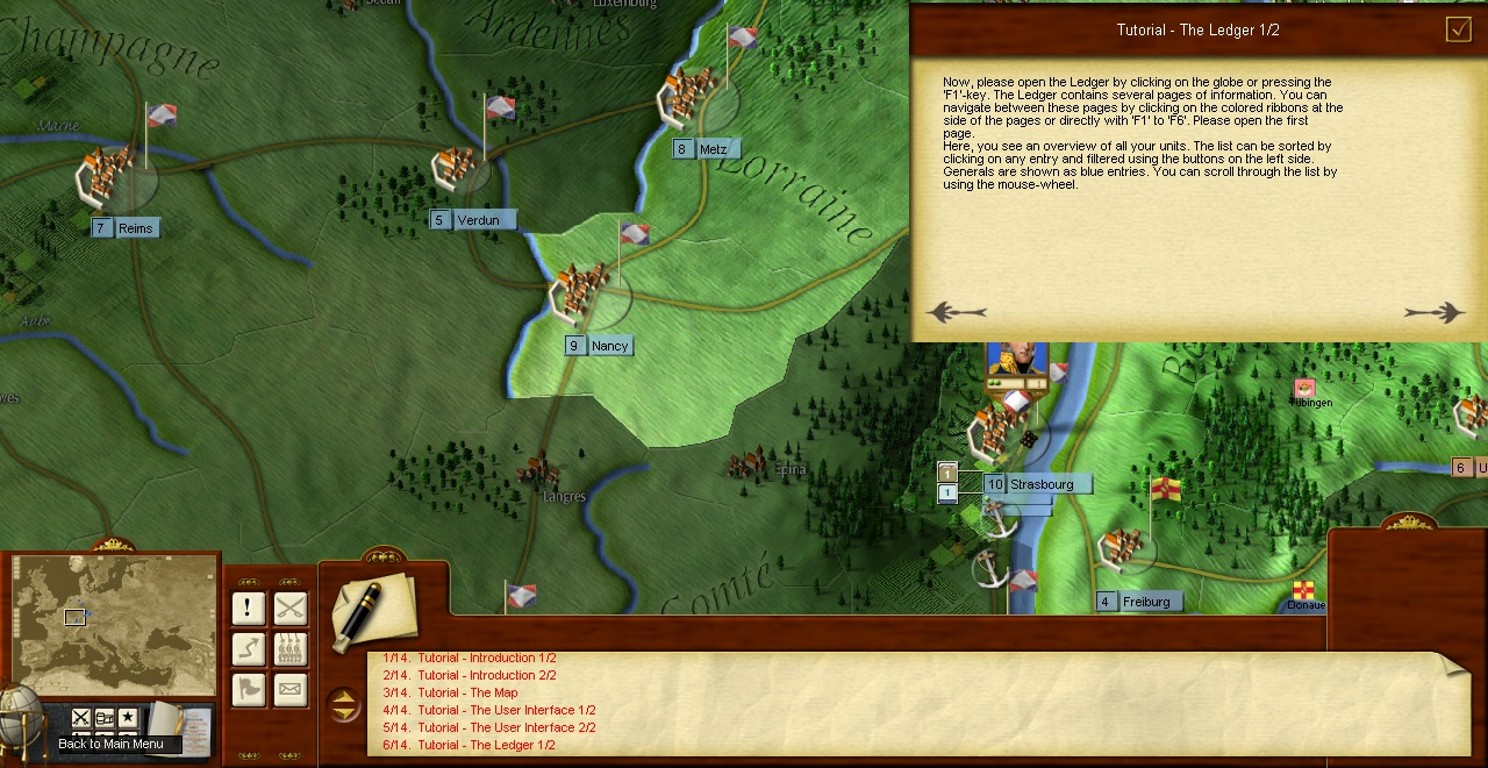Open log entry 'Tutorial - The Ledger 1/2'
This screenshot has height=768, width=1488.
pyautogui.click(x=486, y=745)
